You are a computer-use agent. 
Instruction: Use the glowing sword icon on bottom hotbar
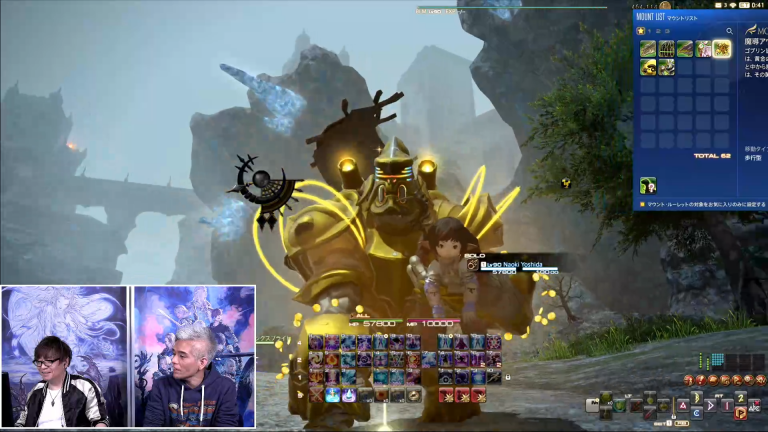pos(334,395)
